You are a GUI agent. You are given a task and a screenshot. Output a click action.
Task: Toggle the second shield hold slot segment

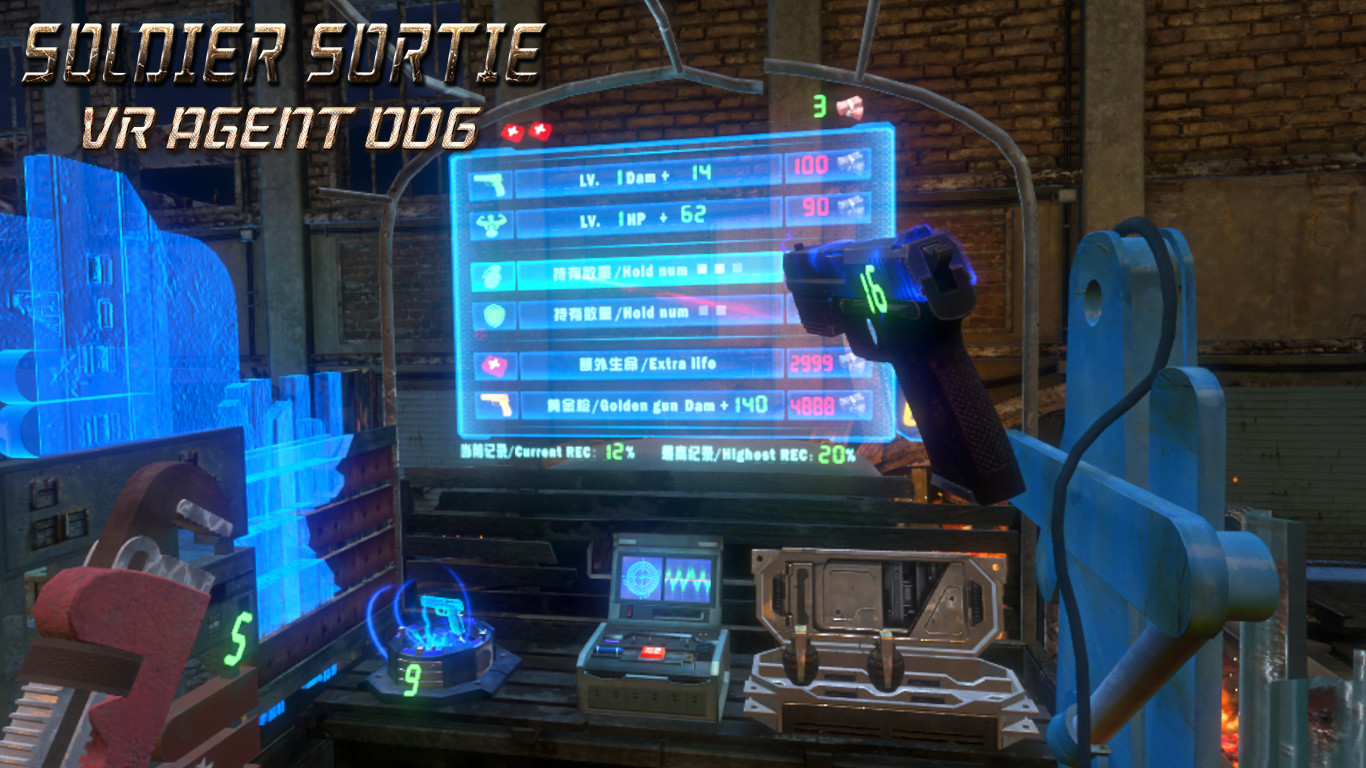(x=719, y=312)
